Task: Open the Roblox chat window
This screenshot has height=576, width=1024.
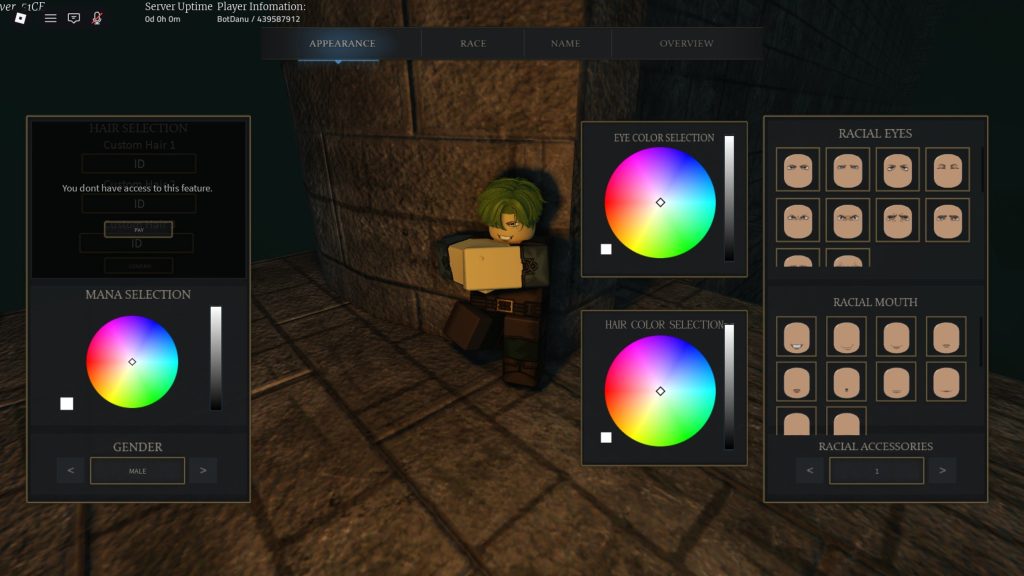Action: 74,18
